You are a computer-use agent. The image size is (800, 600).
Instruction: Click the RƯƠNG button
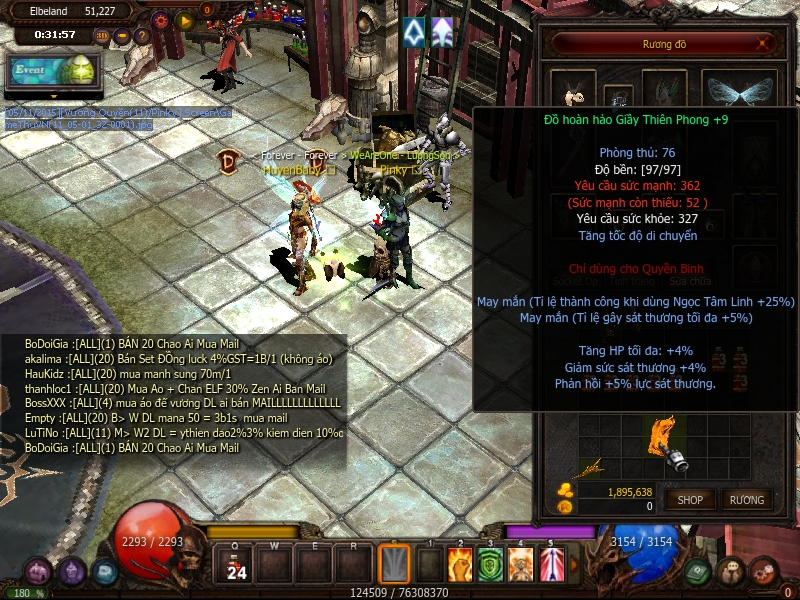point(746,499)
